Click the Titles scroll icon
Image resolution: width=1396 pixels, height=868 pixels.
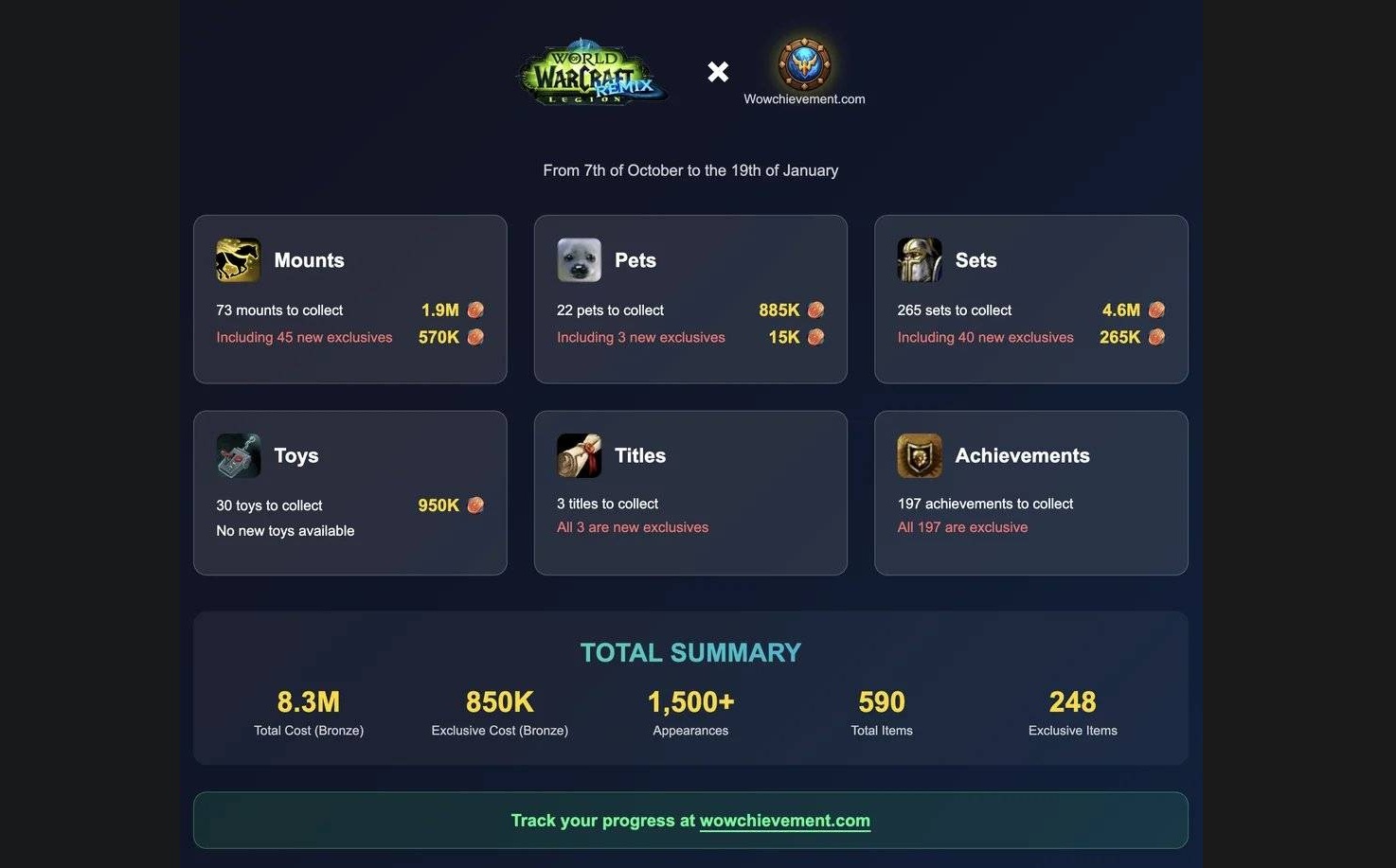tap(579, 455)
